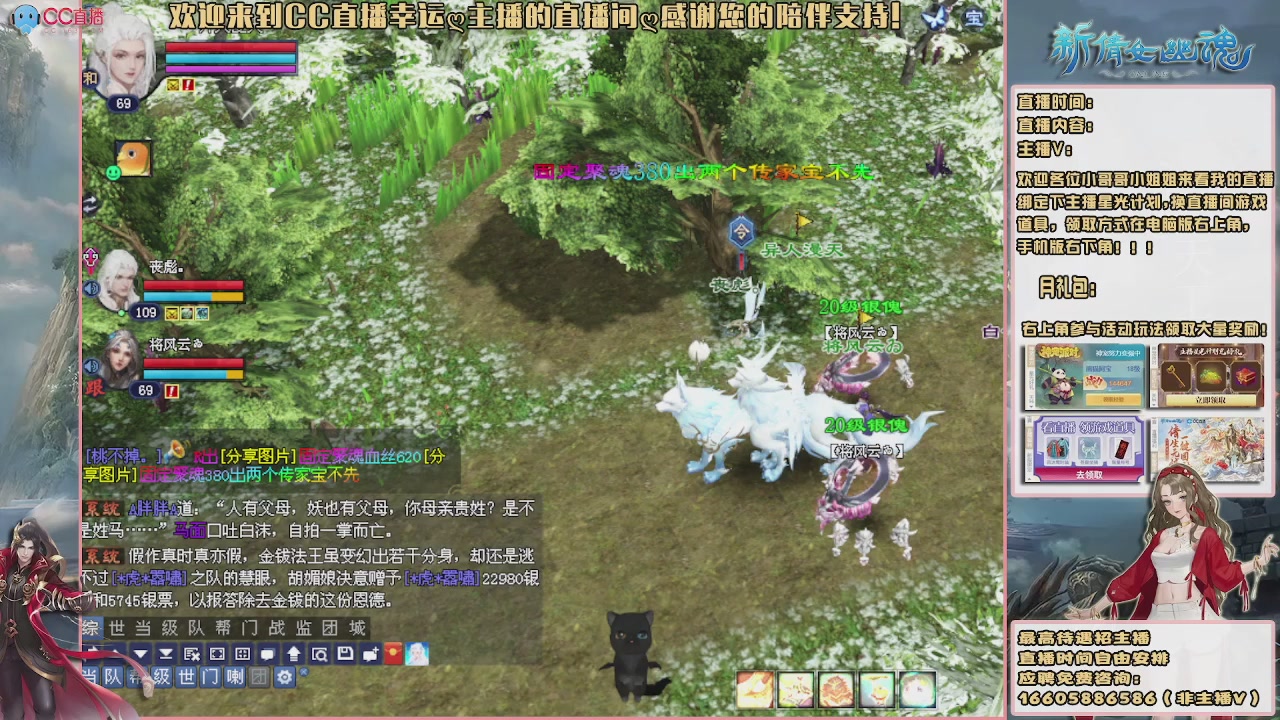Click the chat bubble icon in the toolbar
This screenshot has height=720, width=1280.
pyautogui.click(x=268, y=654)
